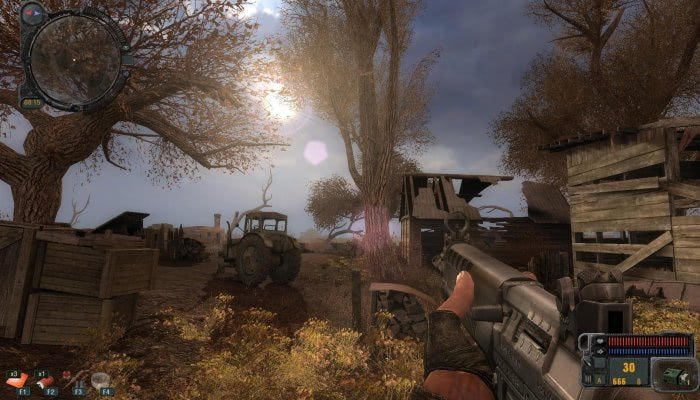Select the quick slot labeled F3
This screenshot has height=400, width=700.
pos(74,381)
